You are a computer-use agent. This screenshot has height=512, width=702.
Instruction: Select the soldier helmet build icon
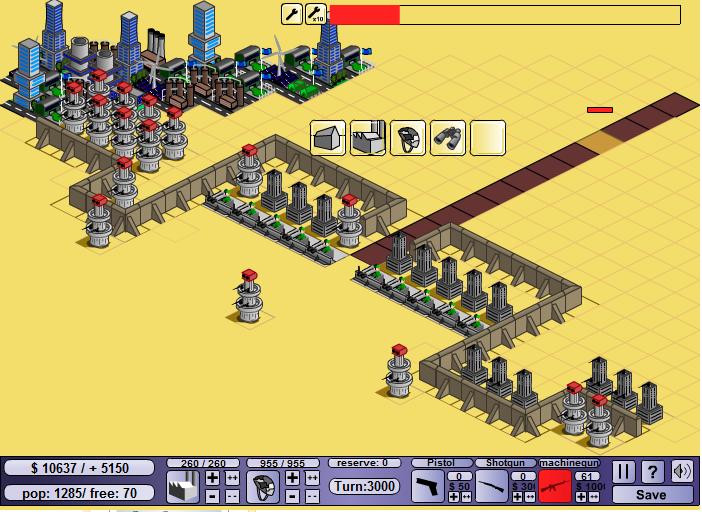pyautogui.click(x=408, y=138)
